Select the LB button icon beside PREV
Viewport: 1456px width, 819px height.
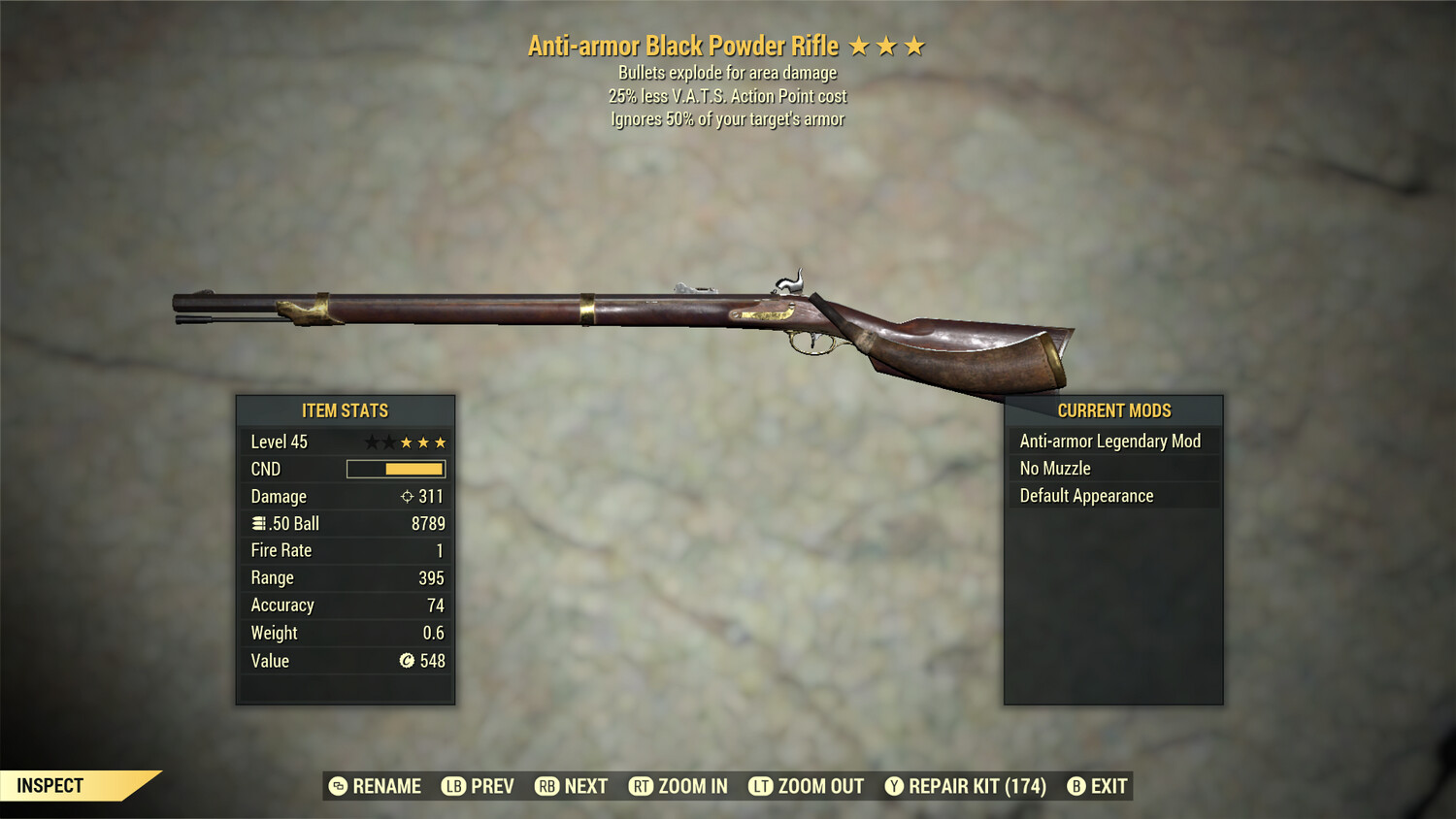coord(452,786)
